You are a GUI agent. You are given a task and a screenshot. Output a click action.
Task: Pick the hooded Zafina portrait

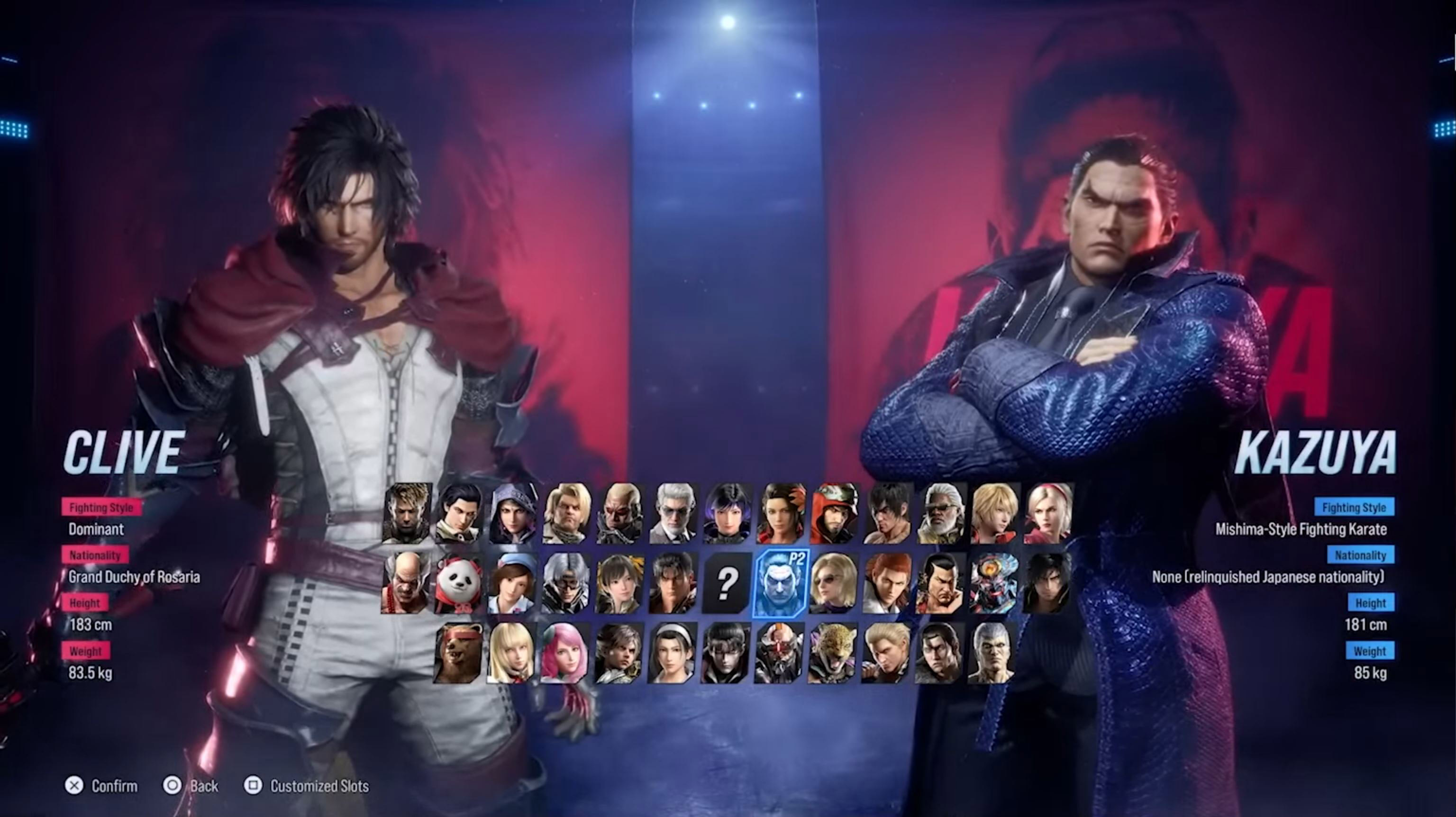512,513
